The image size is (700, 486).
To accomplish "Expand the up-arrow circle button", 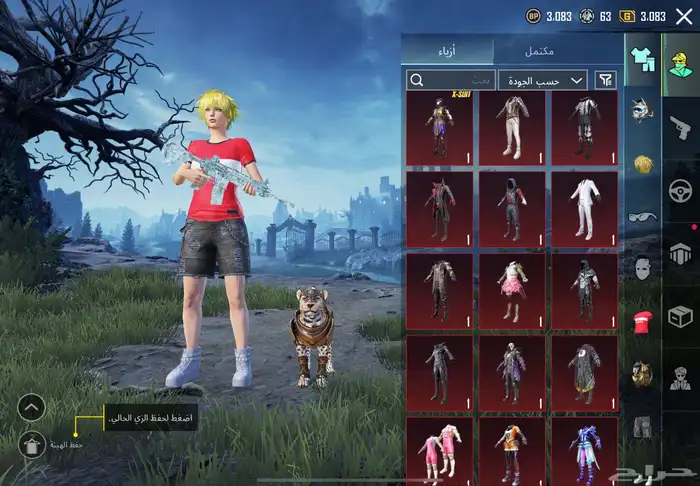I will tap(32, 407).
